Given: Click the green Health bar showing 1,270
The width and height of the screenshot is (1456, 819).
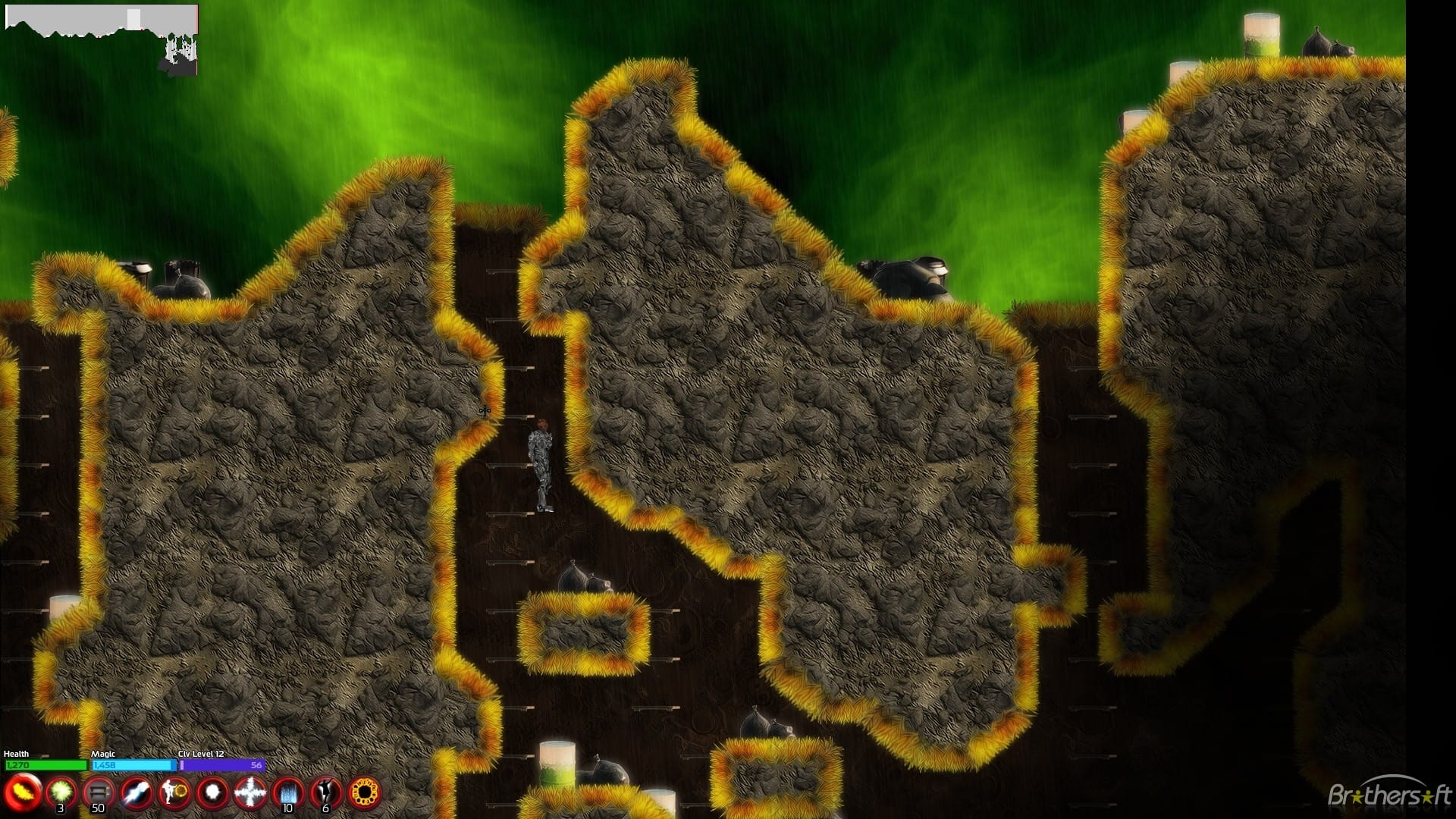Looking at the screenshot, I should [x=45, y=765].
